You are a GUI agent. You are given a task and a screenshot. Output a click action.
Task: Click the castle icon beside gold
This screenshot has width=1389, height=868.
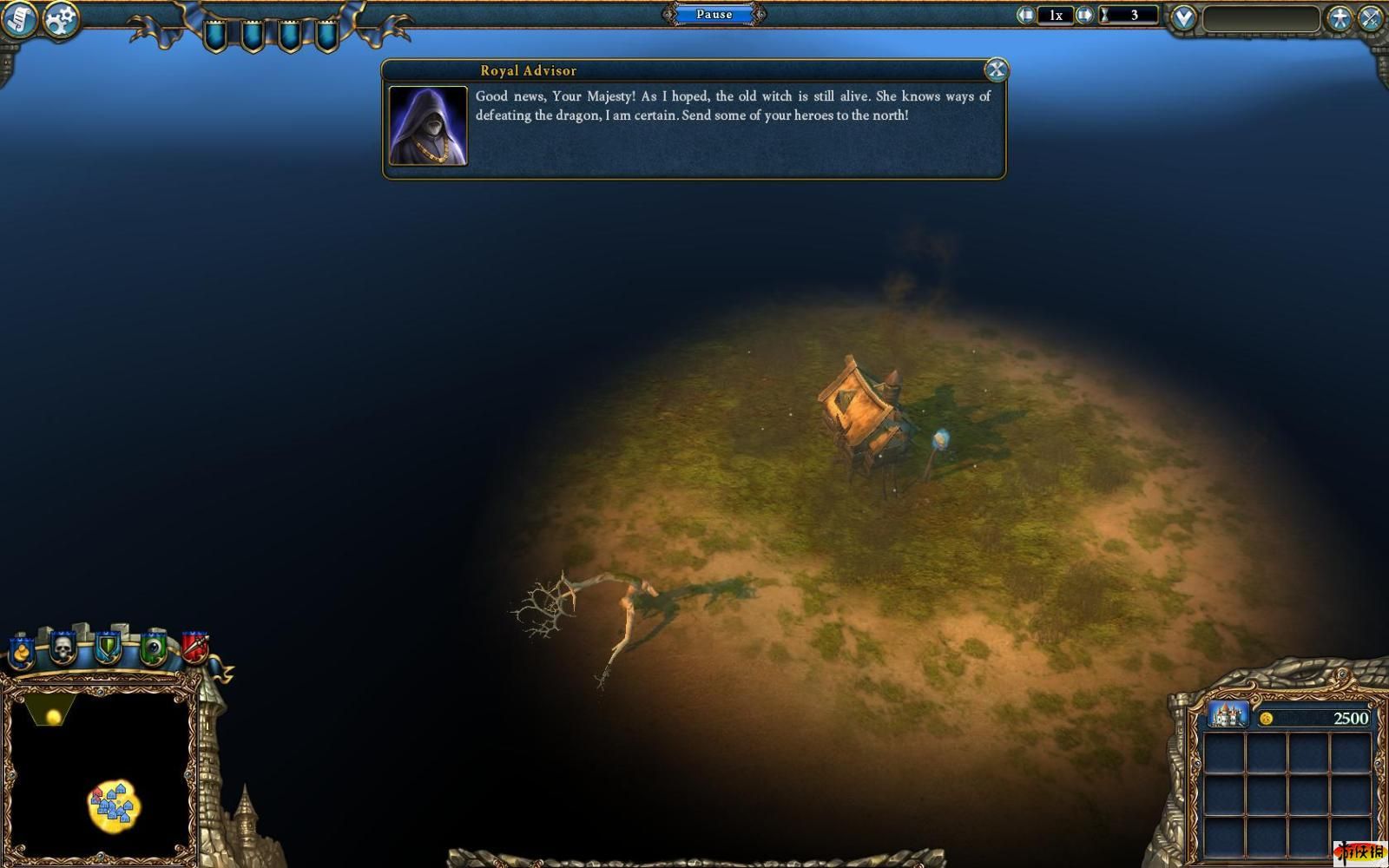pyautogui.click(x=1228, y=716)
